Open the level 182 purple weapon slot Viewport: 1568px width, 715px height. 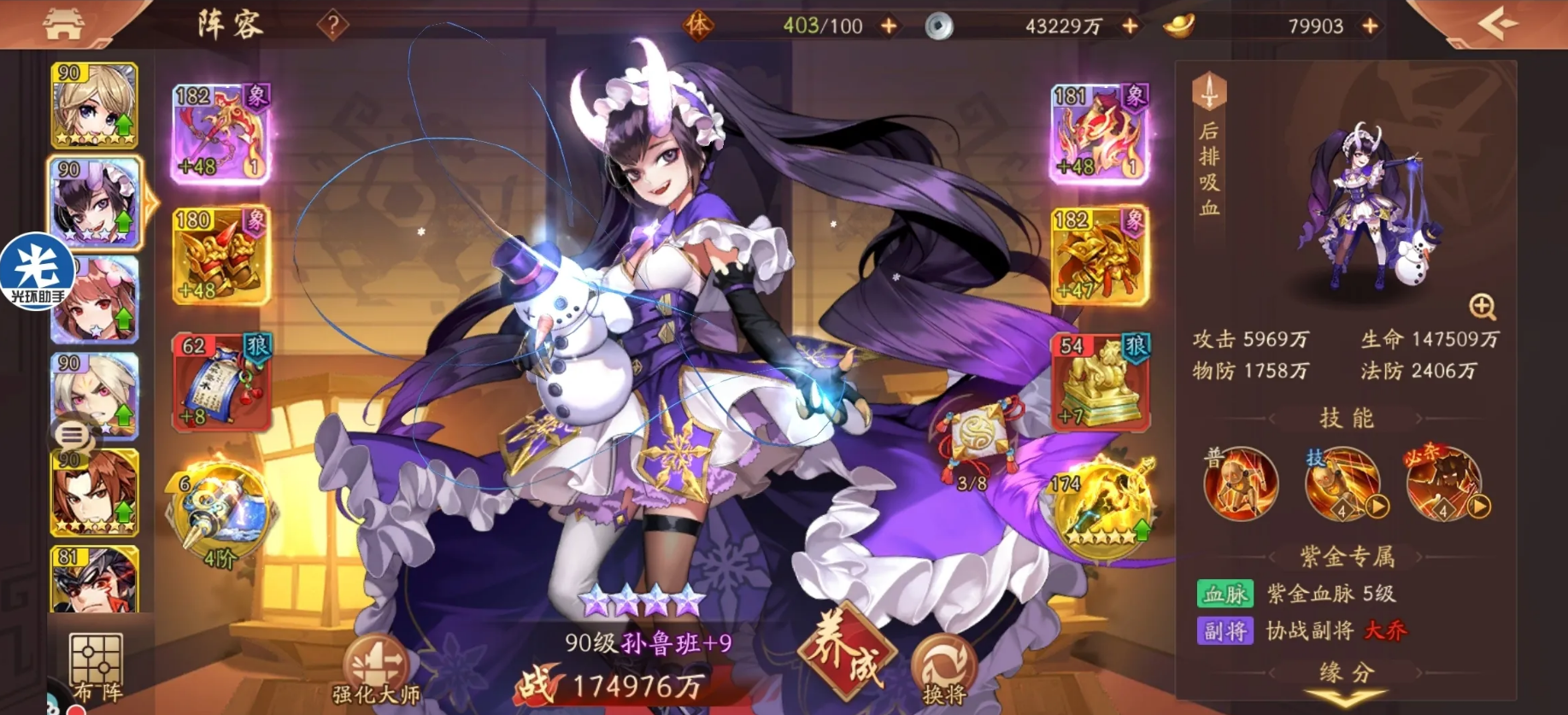pyautogui.click(x=221, y=133)
